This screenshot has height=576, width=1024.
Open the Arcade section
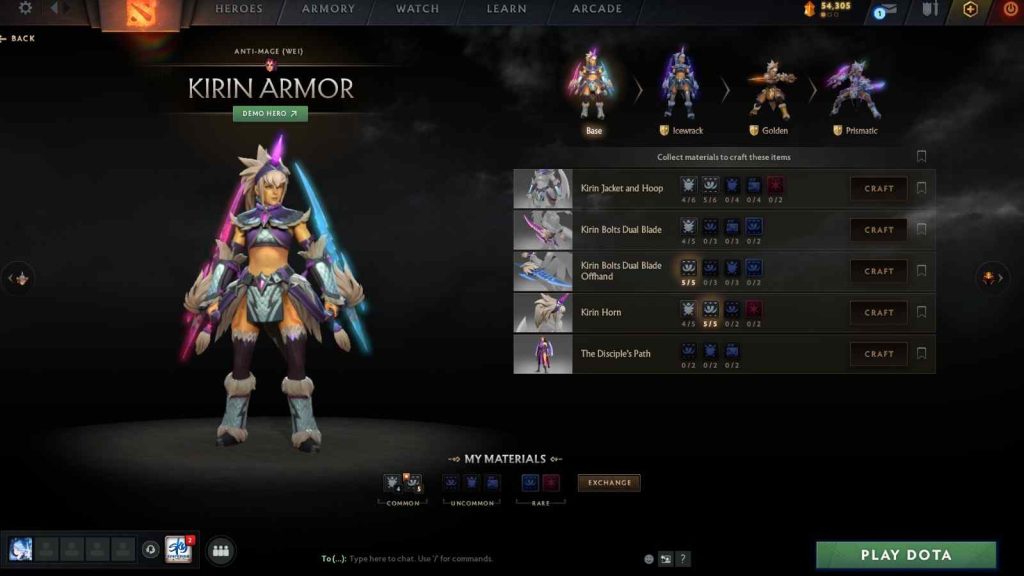pyautogui.click(x=597, y=9)
